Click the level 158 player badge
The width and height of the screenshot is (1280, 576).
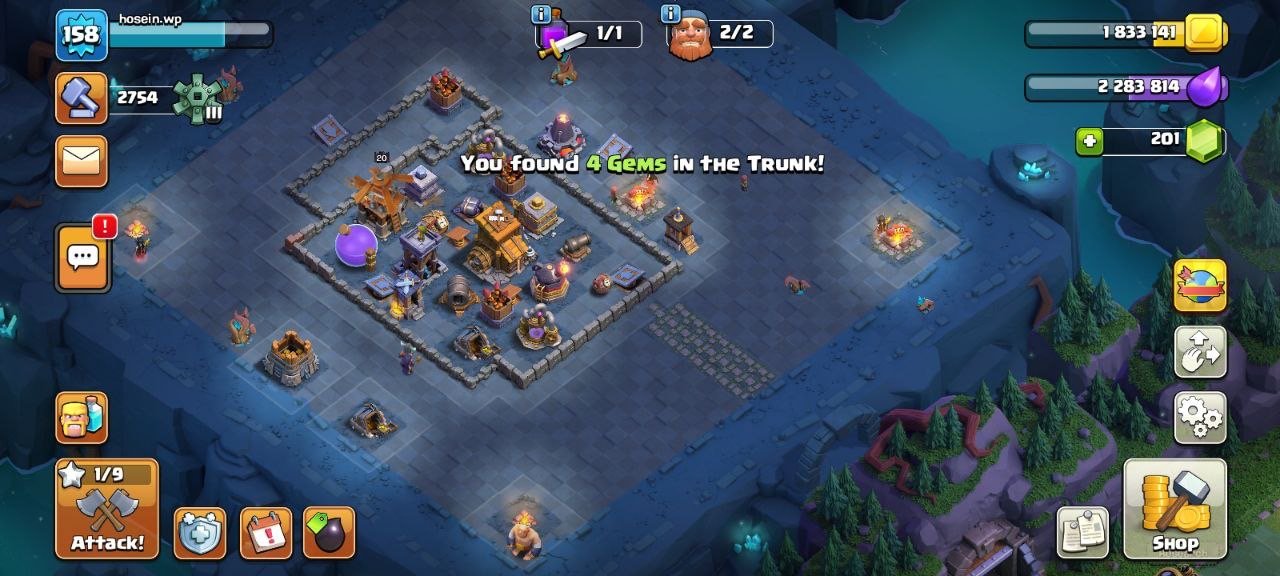click(x=81, y=35)
